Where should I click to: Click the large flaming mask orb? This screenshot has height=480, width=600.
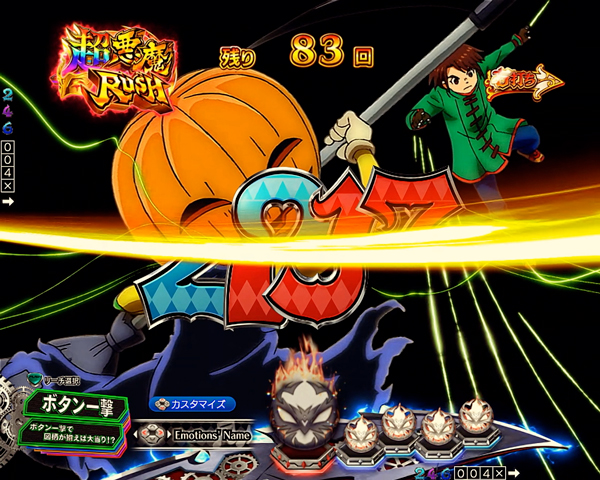point(307,411)
